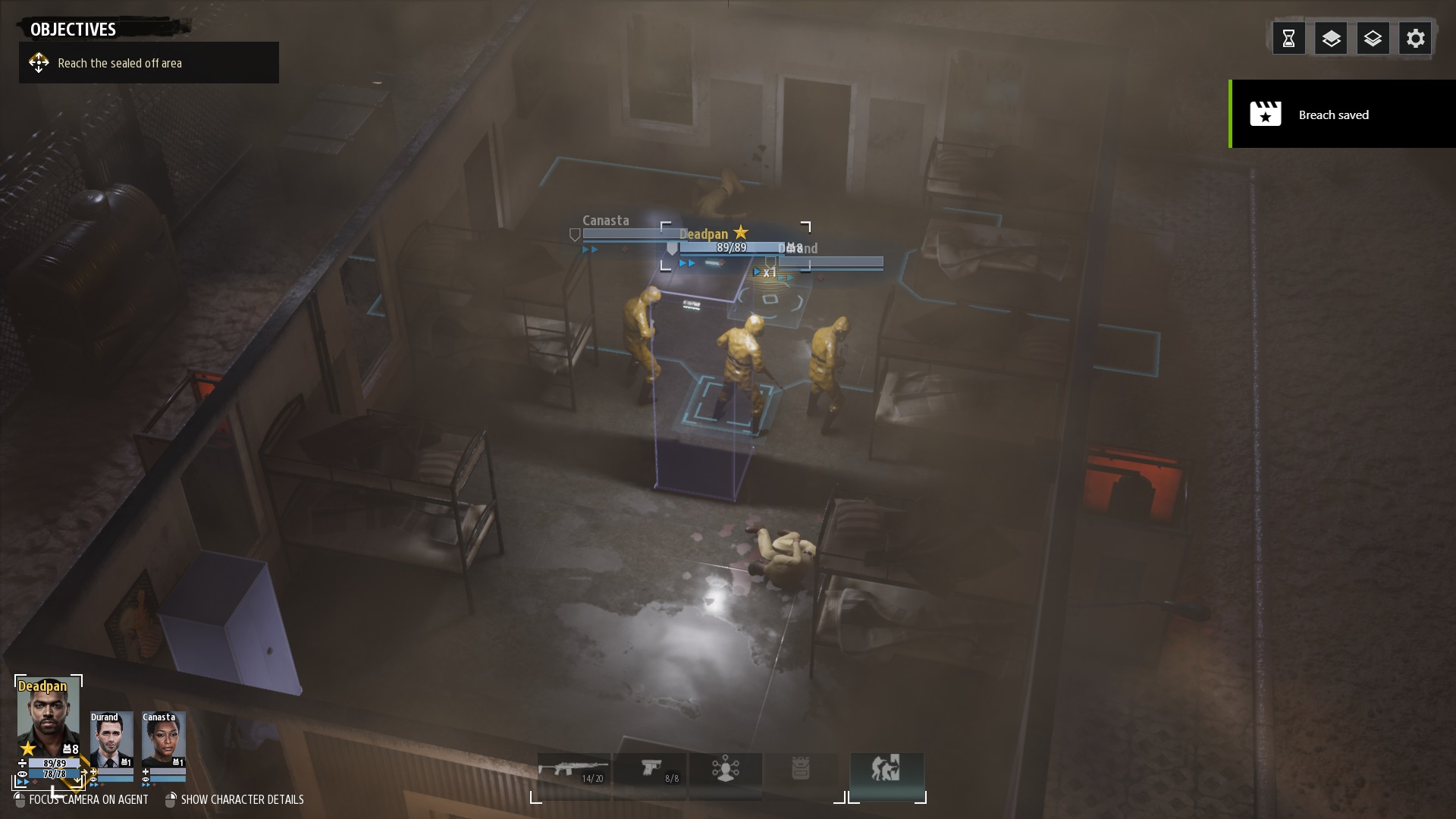Select Canasta's agent portrait

[163, 739]
